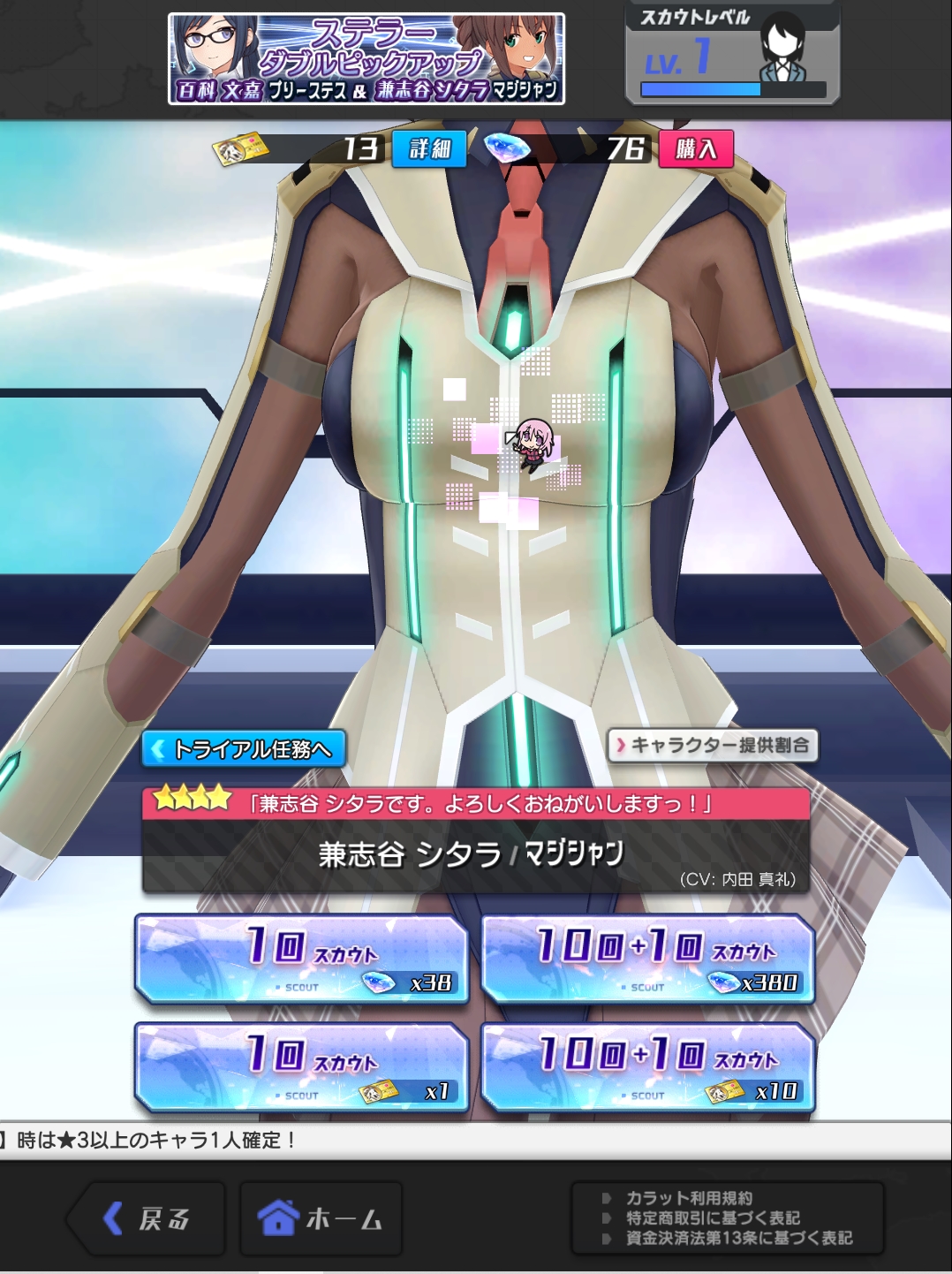Select the ステラーダブルピックアップ banner
This screenshot has height=1274, width=952.
coord(366,59)
